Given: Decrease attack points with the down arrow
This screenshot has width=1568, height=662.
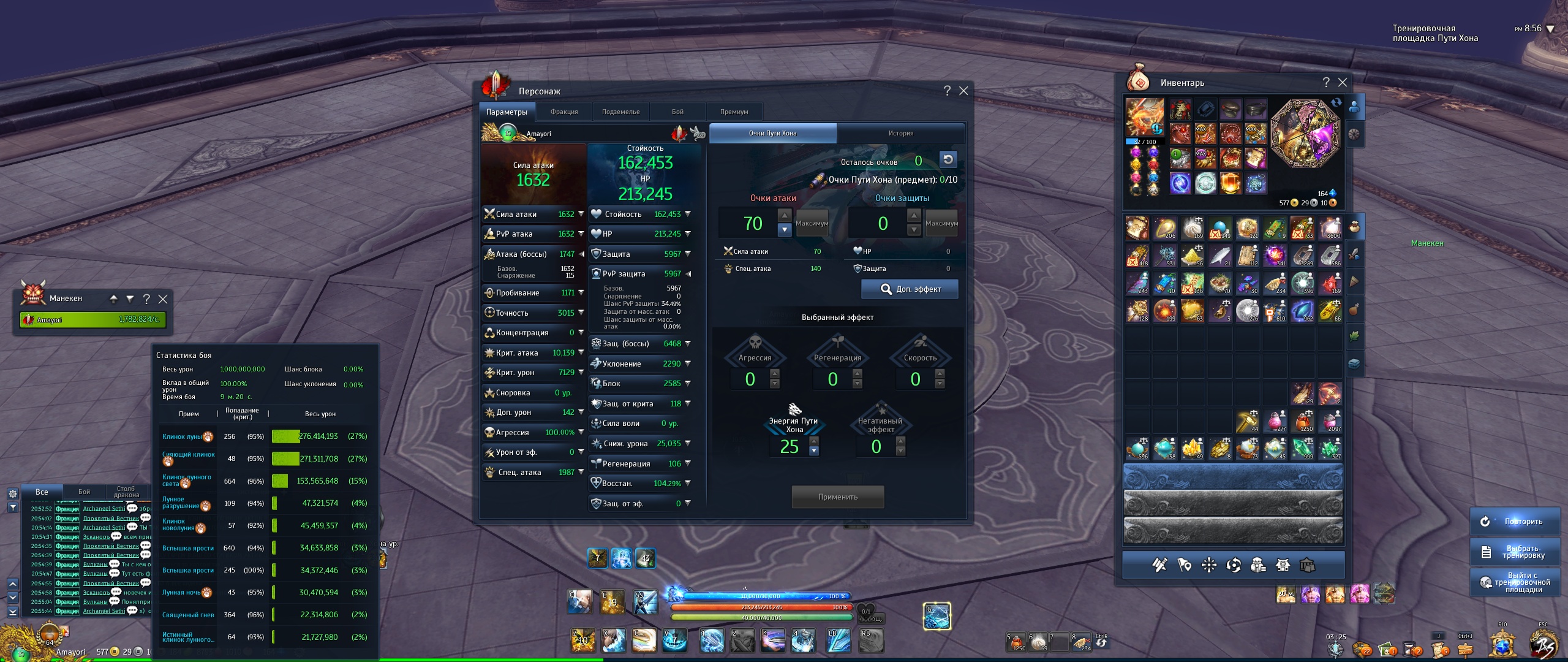Looking at the screenshot, I should 785,230.
